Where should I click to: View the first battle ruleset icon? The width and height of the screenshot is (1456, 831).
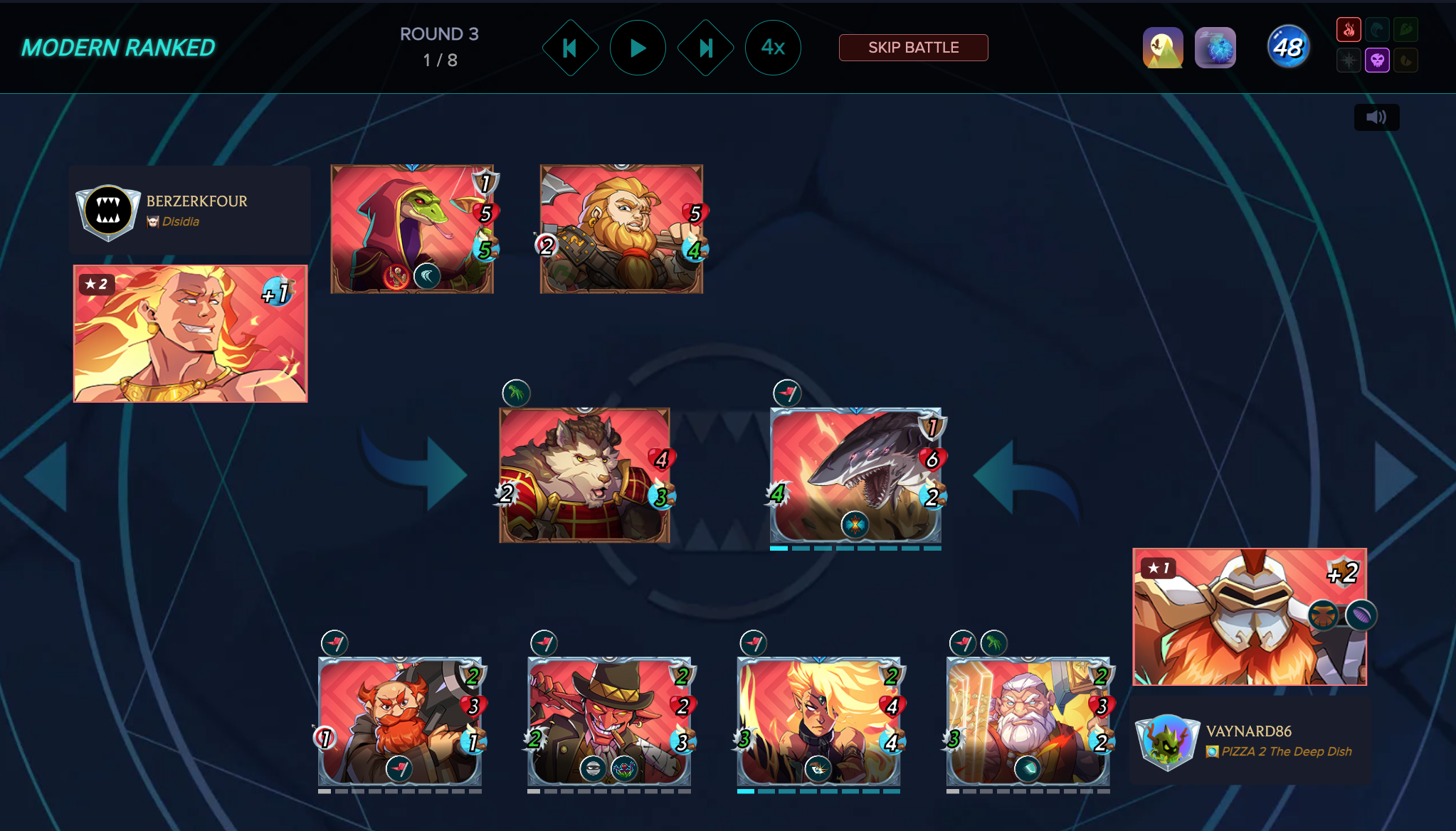1163,48
